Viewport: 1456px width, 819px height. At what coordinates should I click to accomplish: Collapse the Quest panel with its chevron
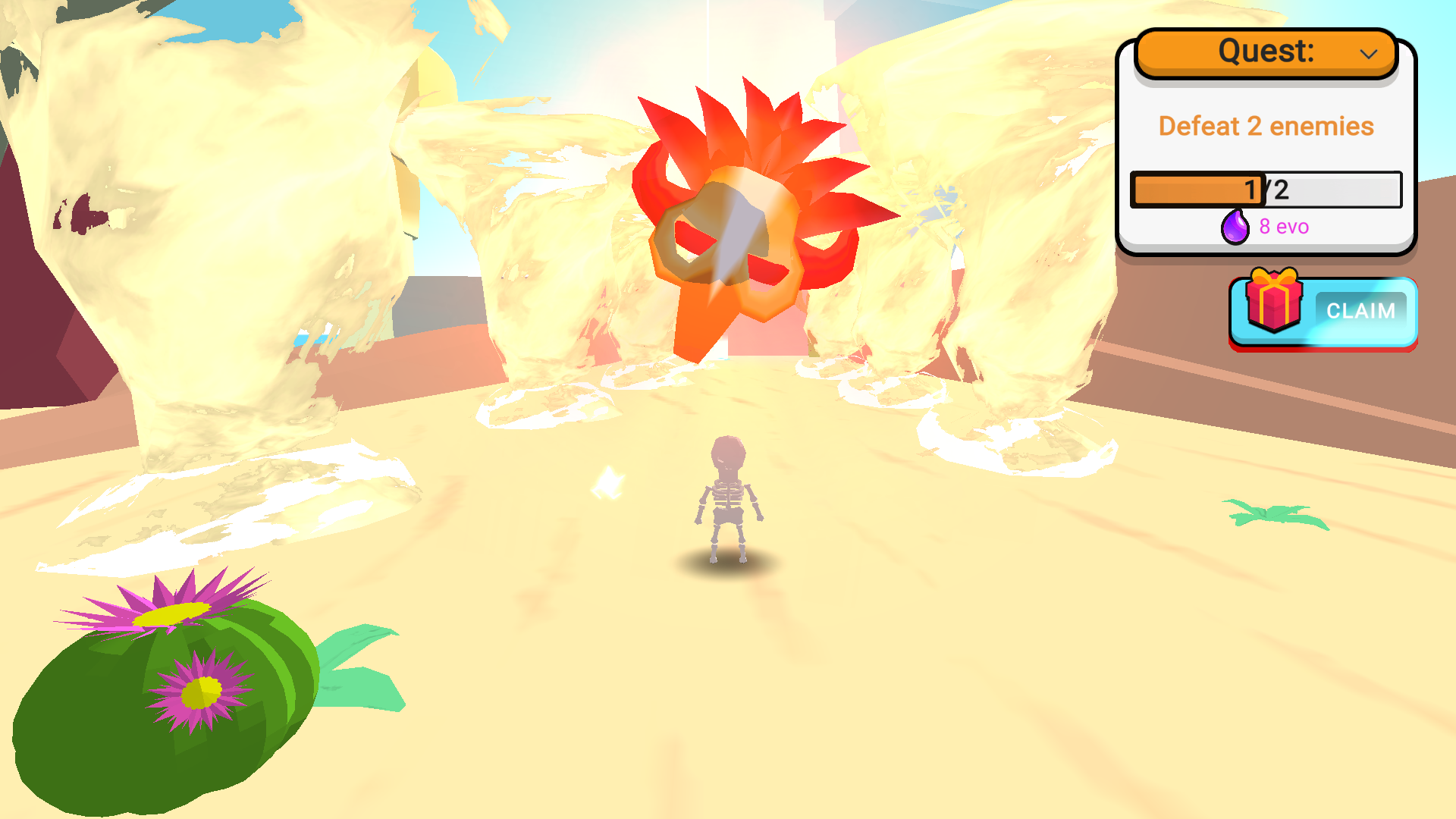click(1369, 53)
